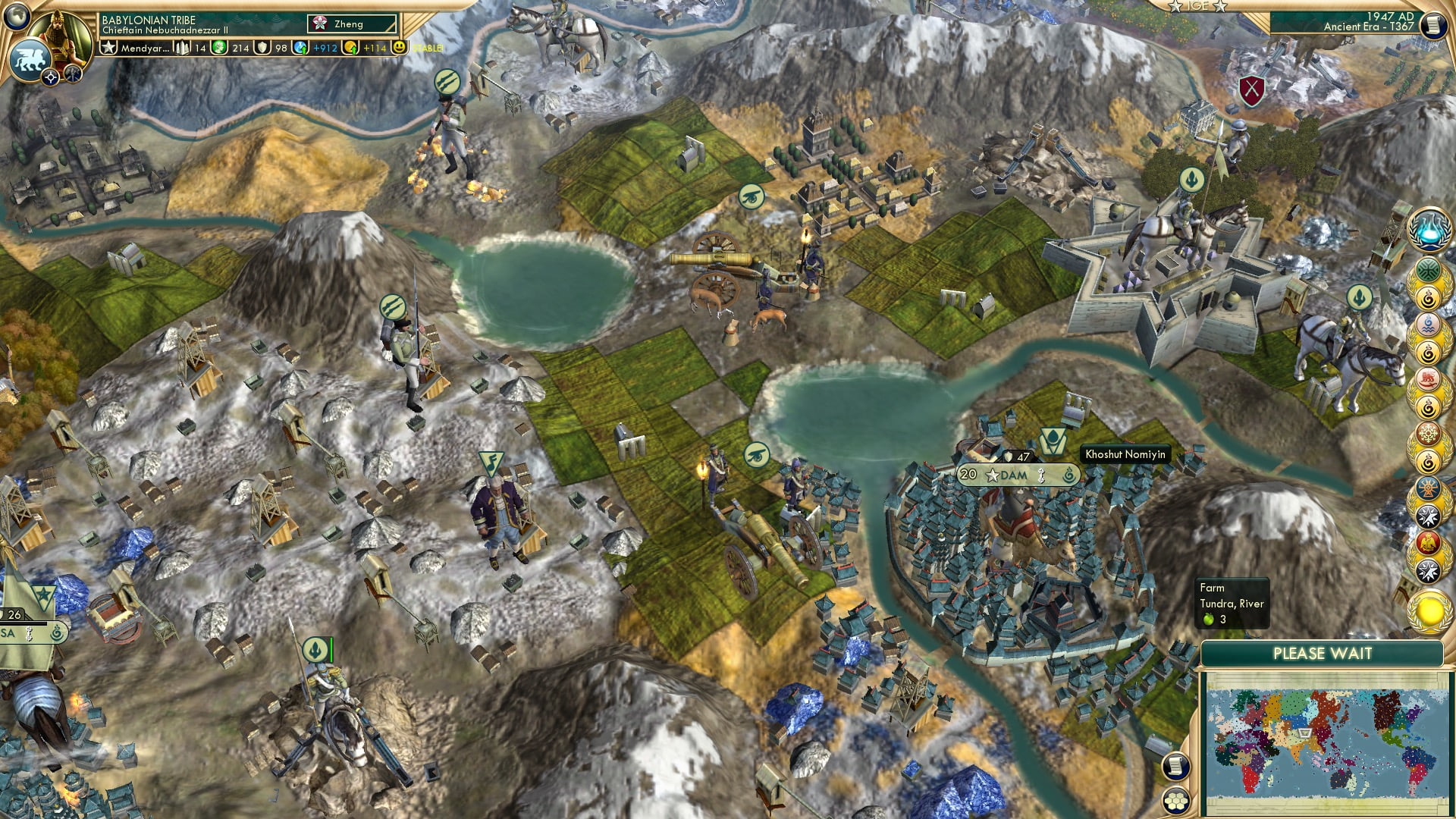
Task: Select the large yellow orb notification
Action: [1429, 612]
